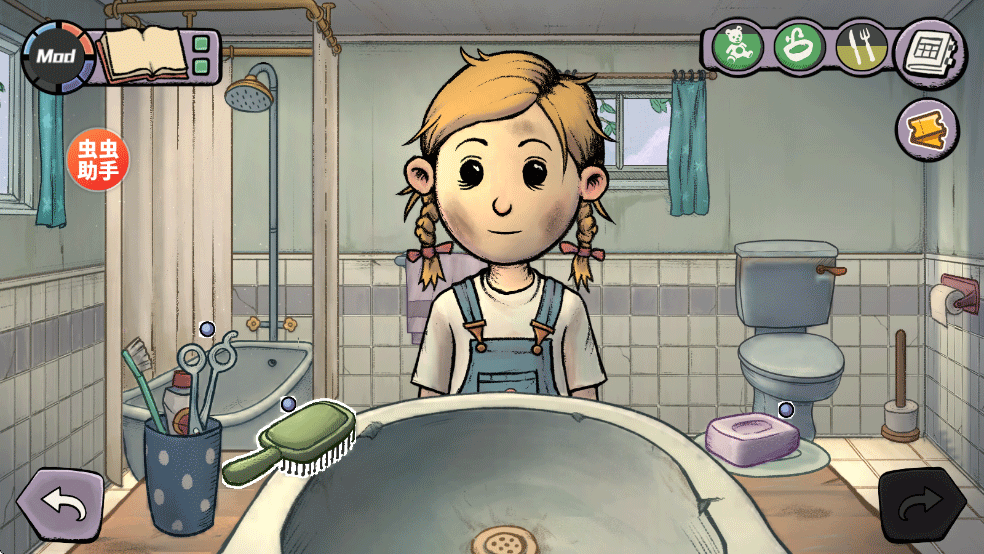Open the red 虫虫助手 overlay bubble
984x554 pixels.
coord(99,159)
